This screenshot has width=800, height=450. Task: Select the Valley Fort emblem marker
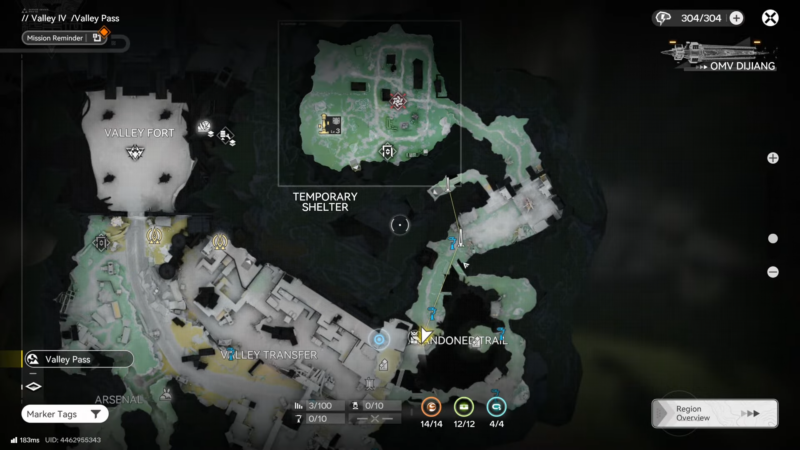135,152
